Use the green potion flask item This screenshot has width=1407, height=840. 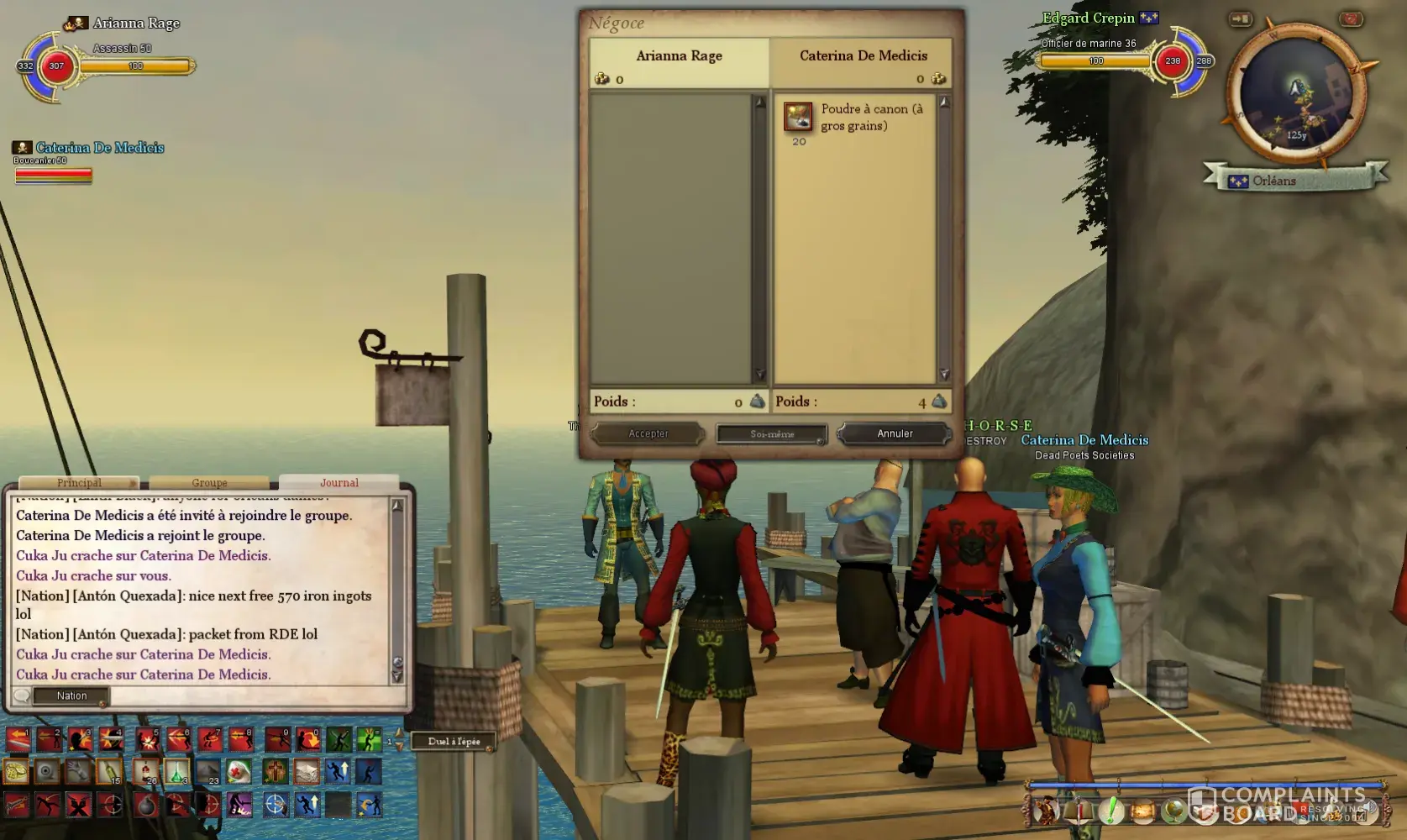pos(176,771)
